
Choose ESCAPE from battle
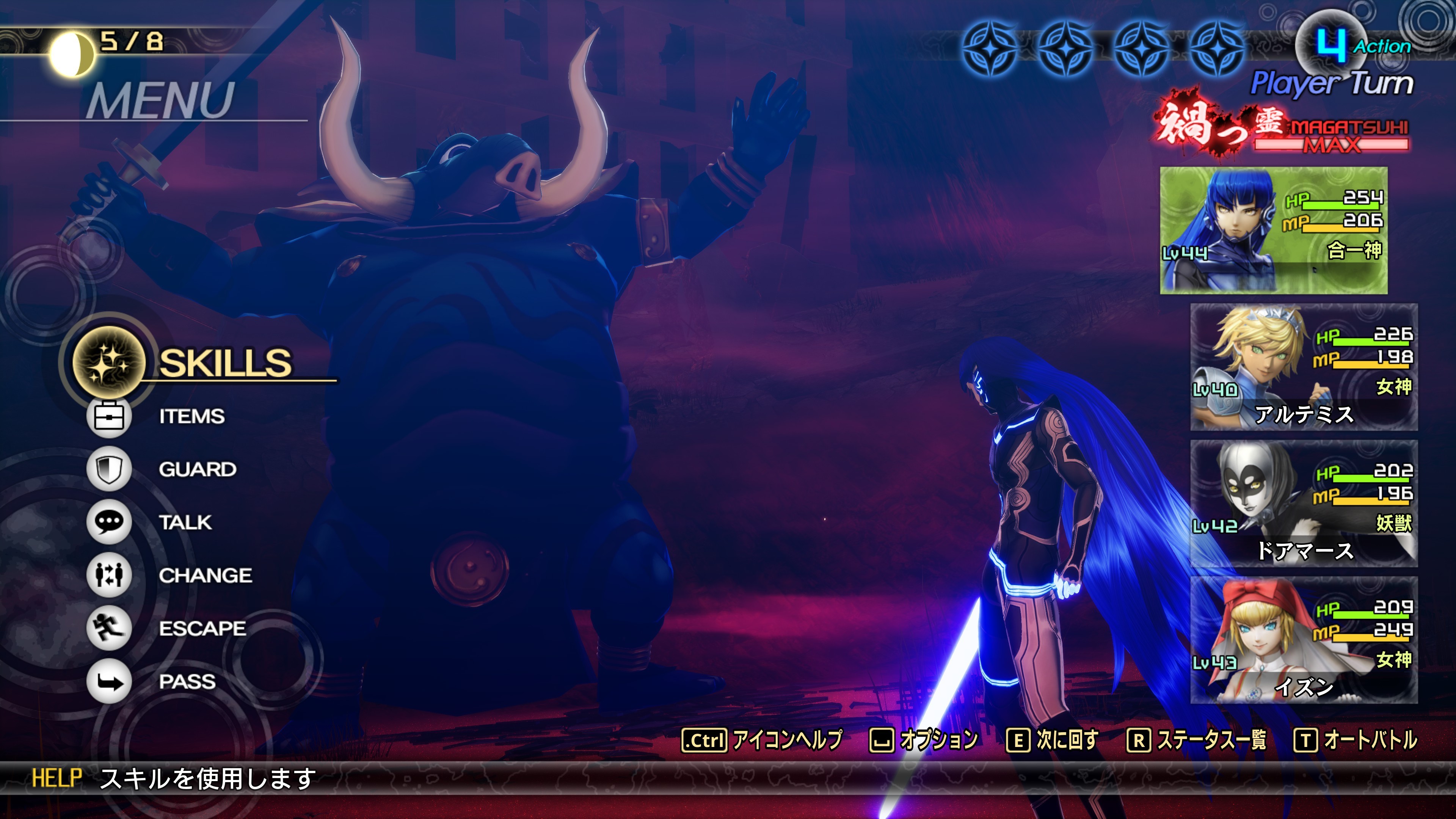pos(202,629)
